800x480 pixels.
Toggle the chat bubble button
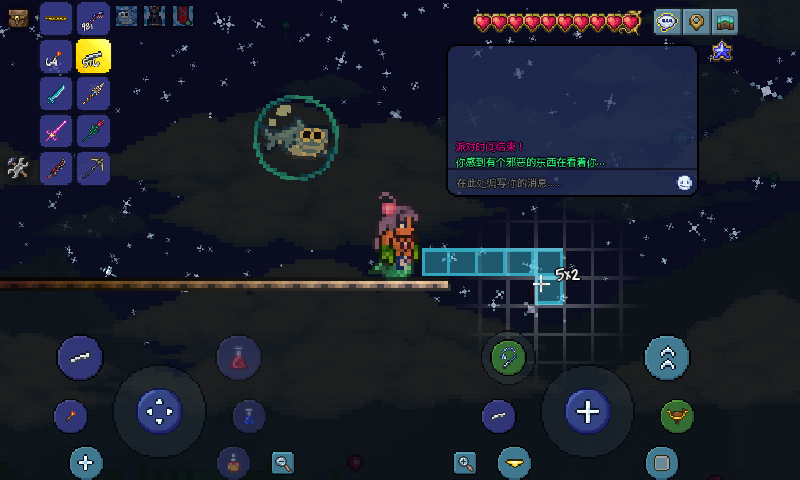pos(668,21)
